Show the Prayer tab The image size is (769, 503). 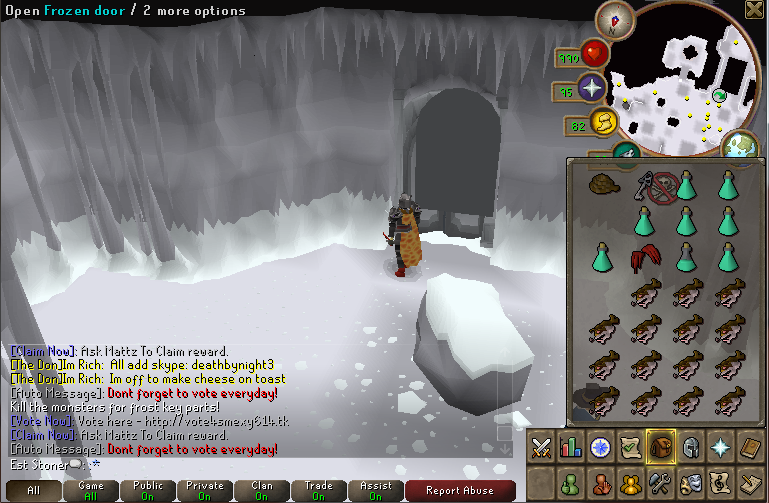click(x=720, y=446)
